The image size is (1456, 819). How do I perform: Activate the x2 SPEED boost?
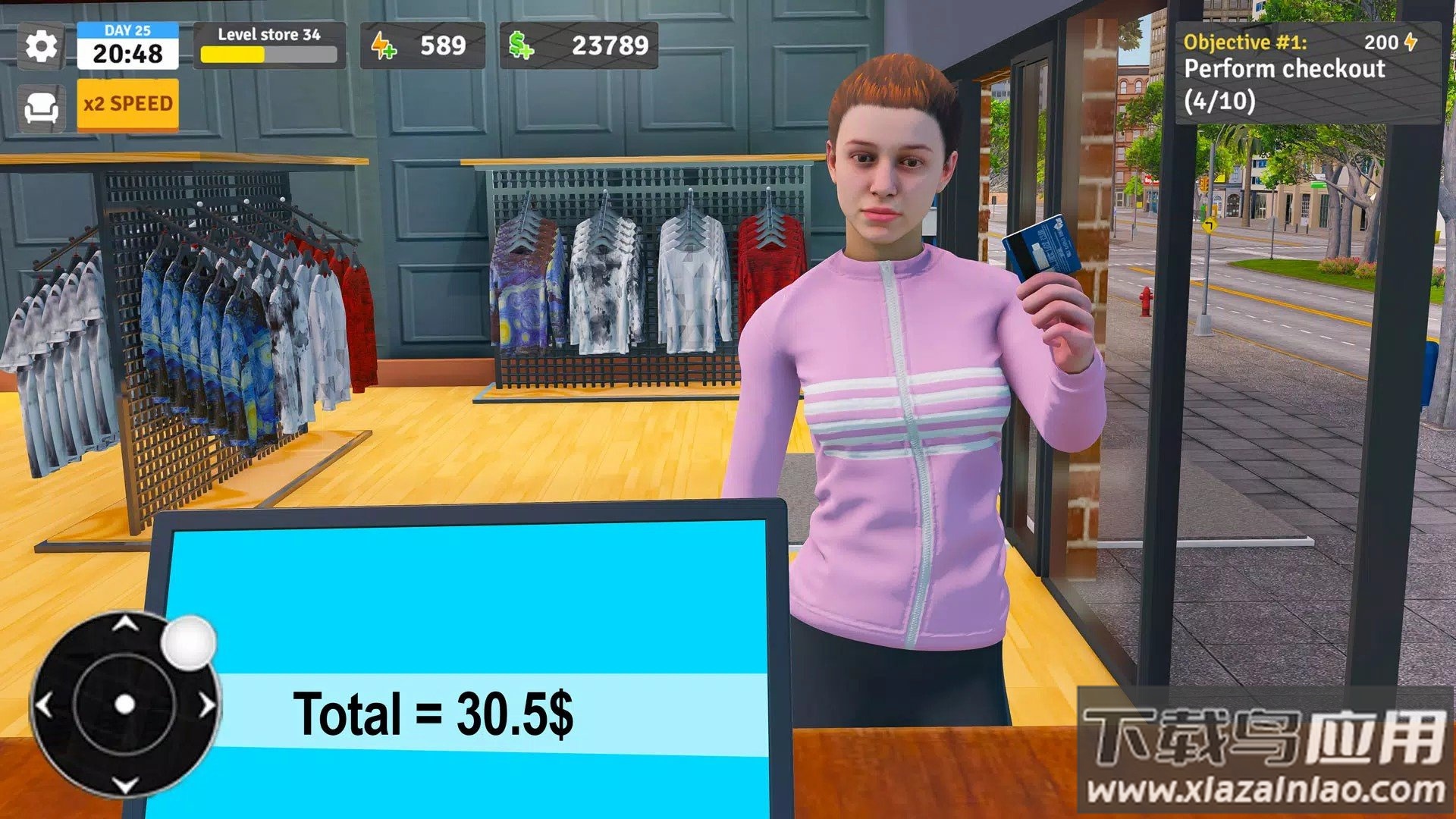point(127,104)
